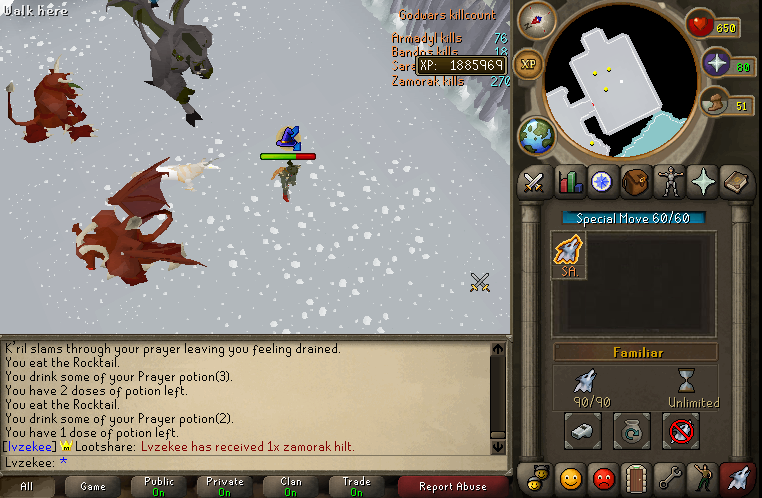762x498 pixels.
Task: Switch to the Skills stats tab
Action: point(568,182)
